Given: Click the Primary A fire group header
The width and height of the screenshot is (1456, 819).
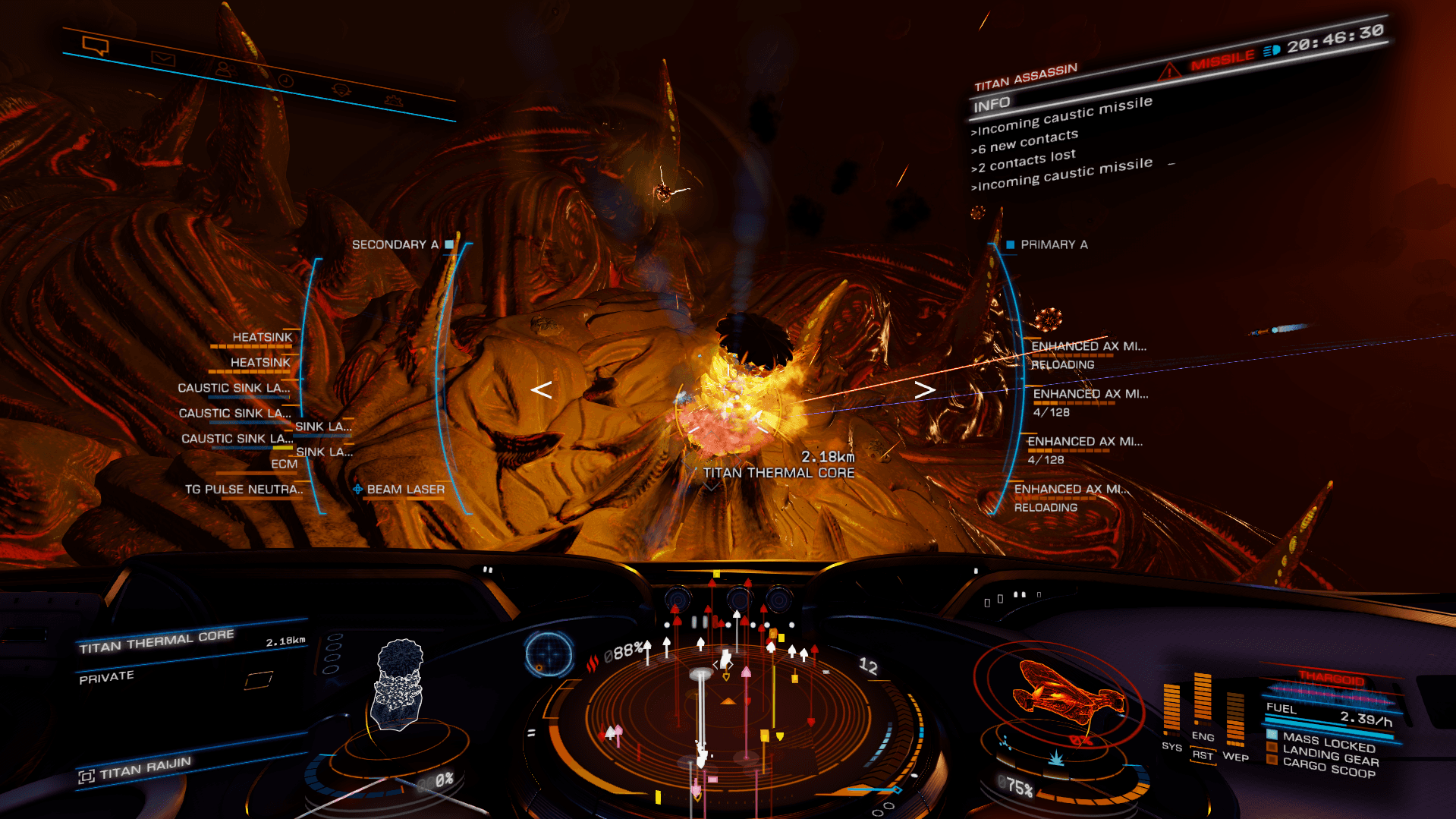Looking at the screenshot, I should [x=1053, y=244].
